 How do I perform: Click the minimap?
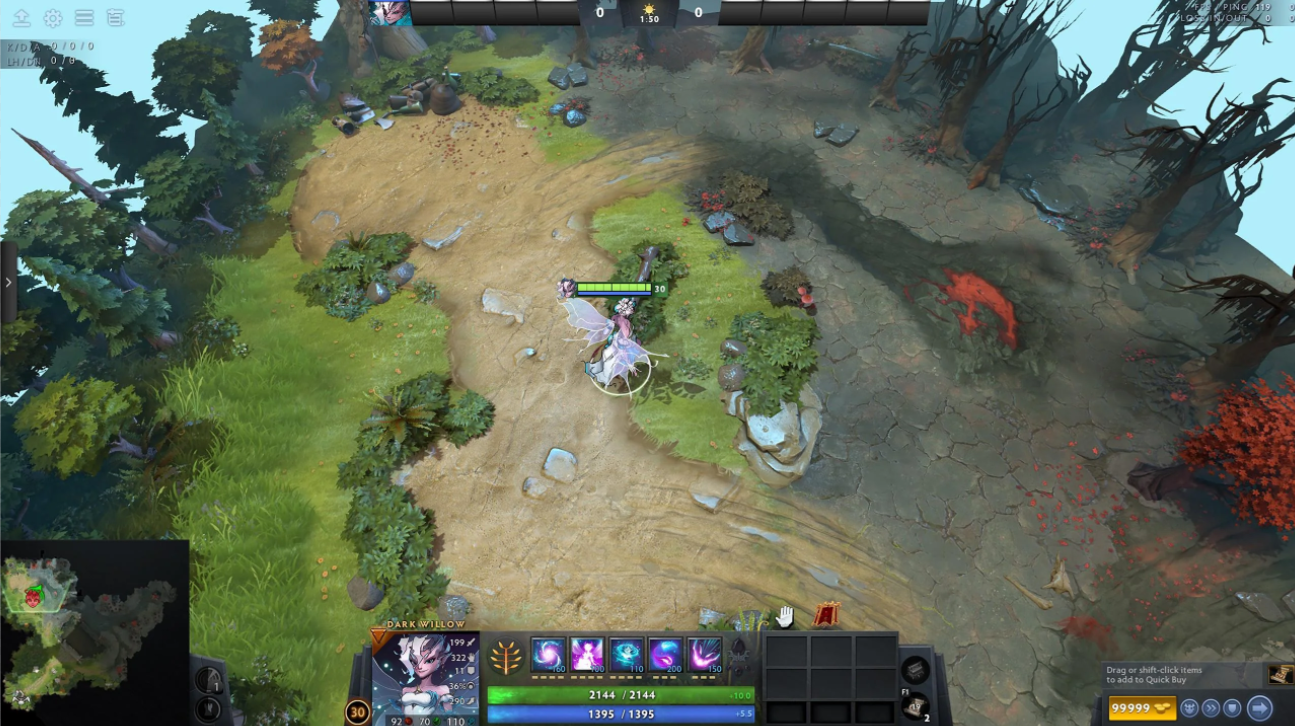tap(94, 632)
